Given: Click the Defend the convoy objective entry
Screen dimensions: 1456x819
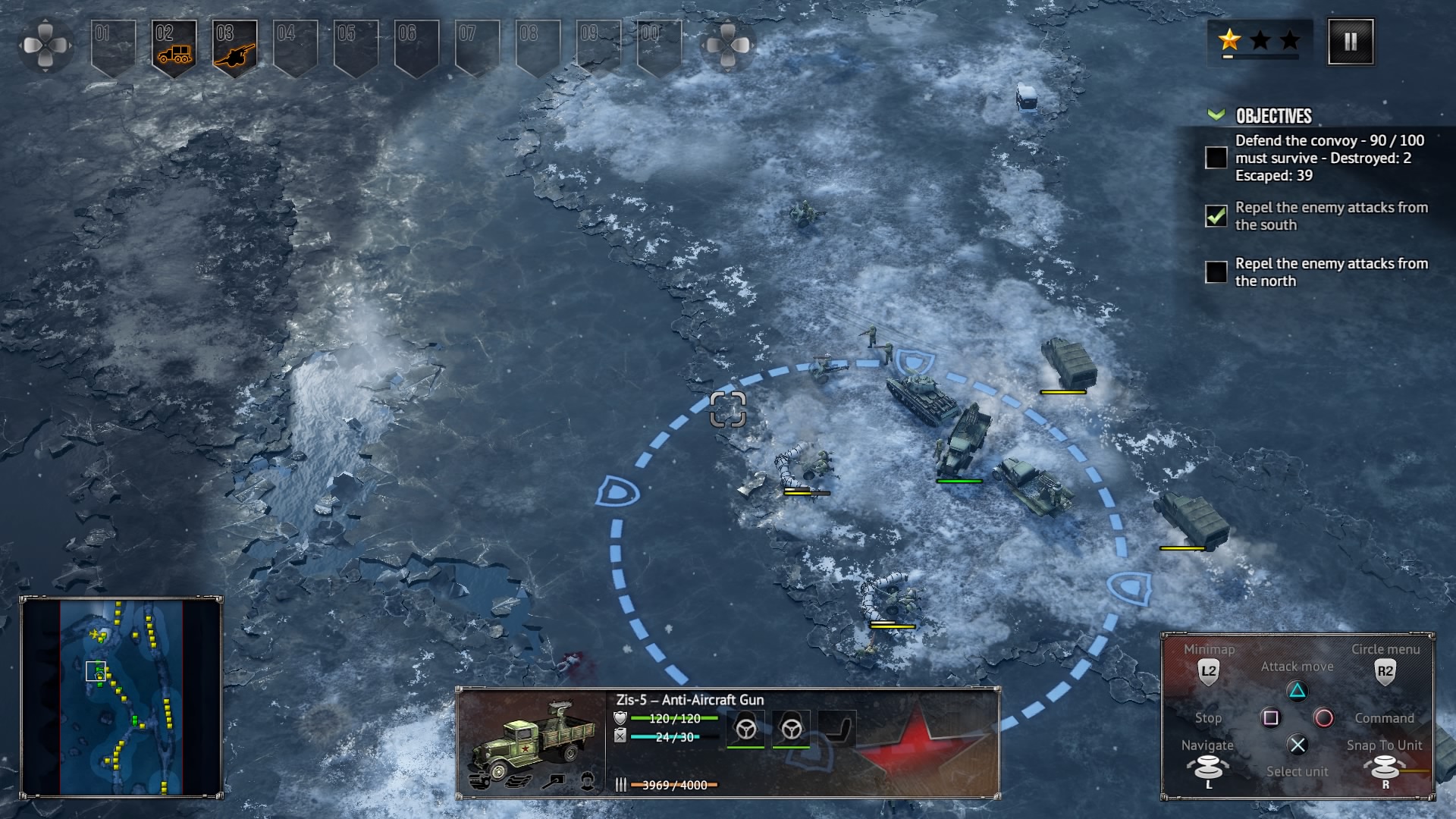Looking at the screenshot, I should tap(1329, 158).
